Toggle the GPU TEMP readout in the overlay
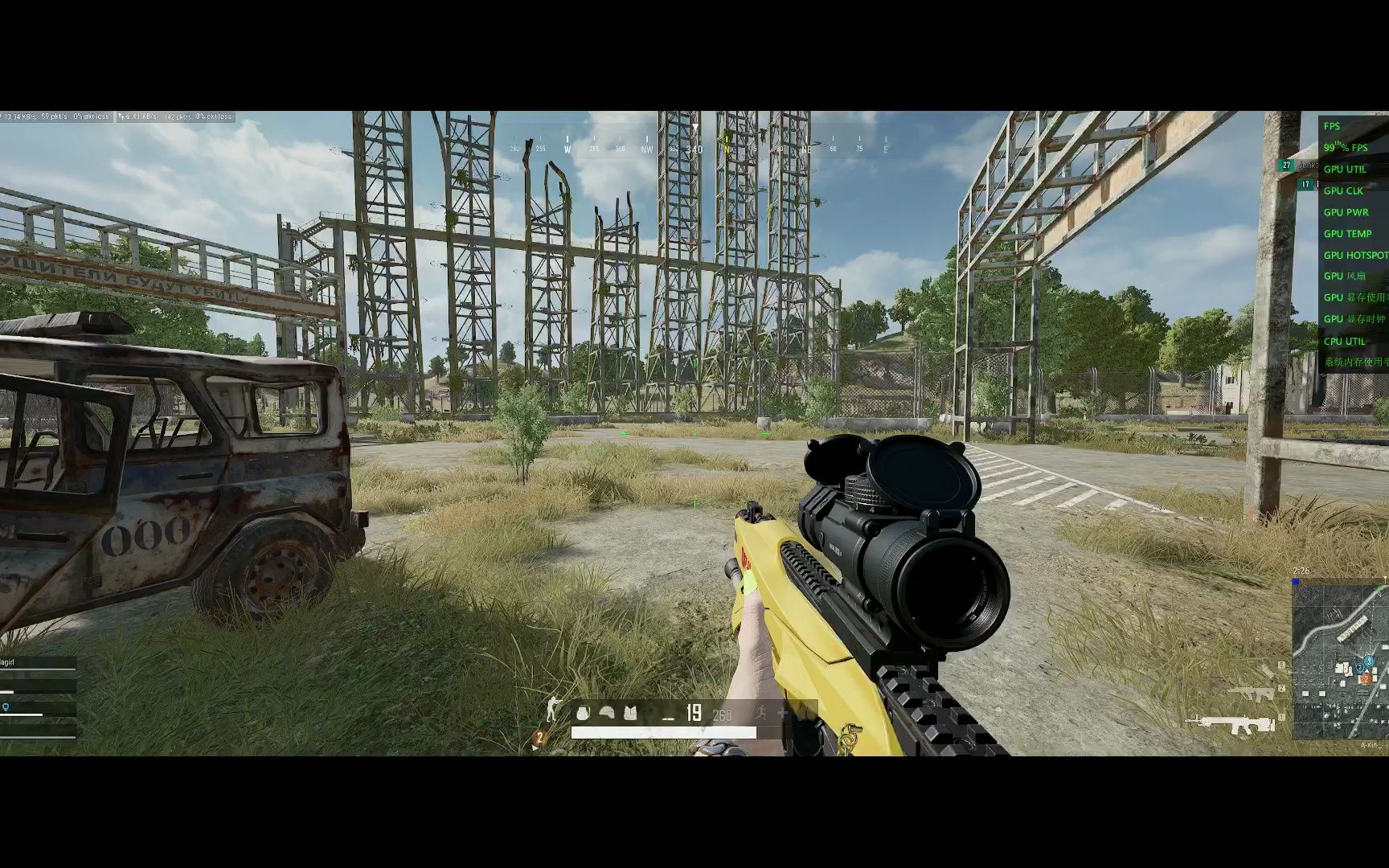This screenshot has height=868, width=1389. [1349, 233]
